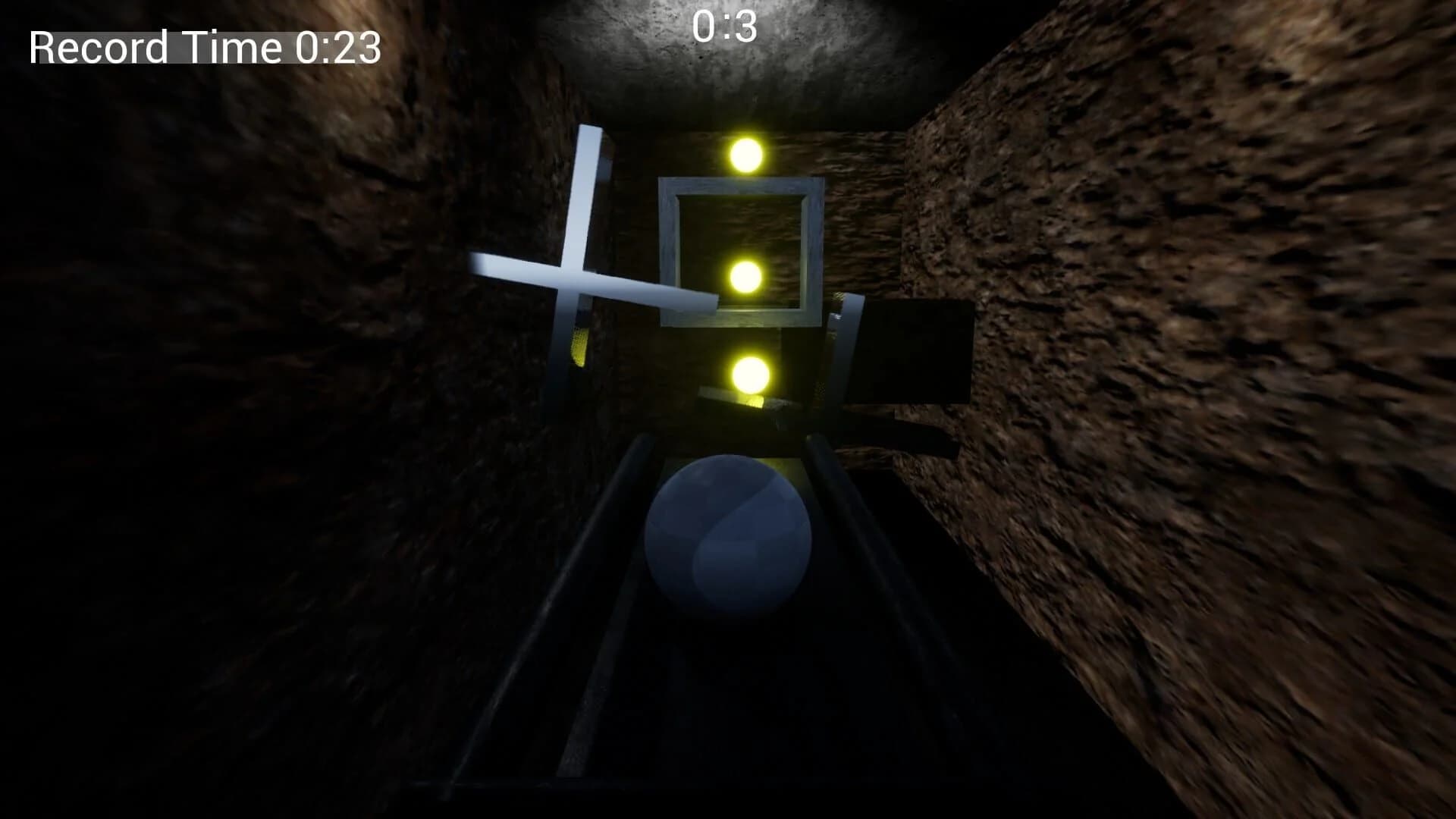Select the Record Time 0:23 label
Image resolution: width=1456 pixels, height=819 pixels.
[x=203, y=48]
